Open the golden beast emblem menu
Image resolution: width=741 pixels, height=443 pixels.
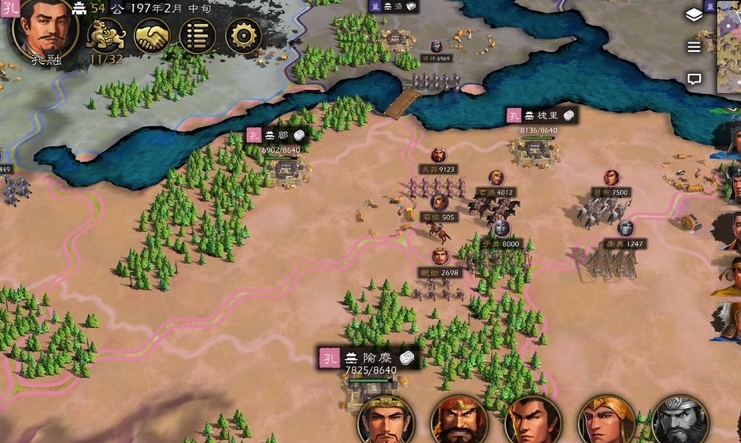(x=106, y=37)
